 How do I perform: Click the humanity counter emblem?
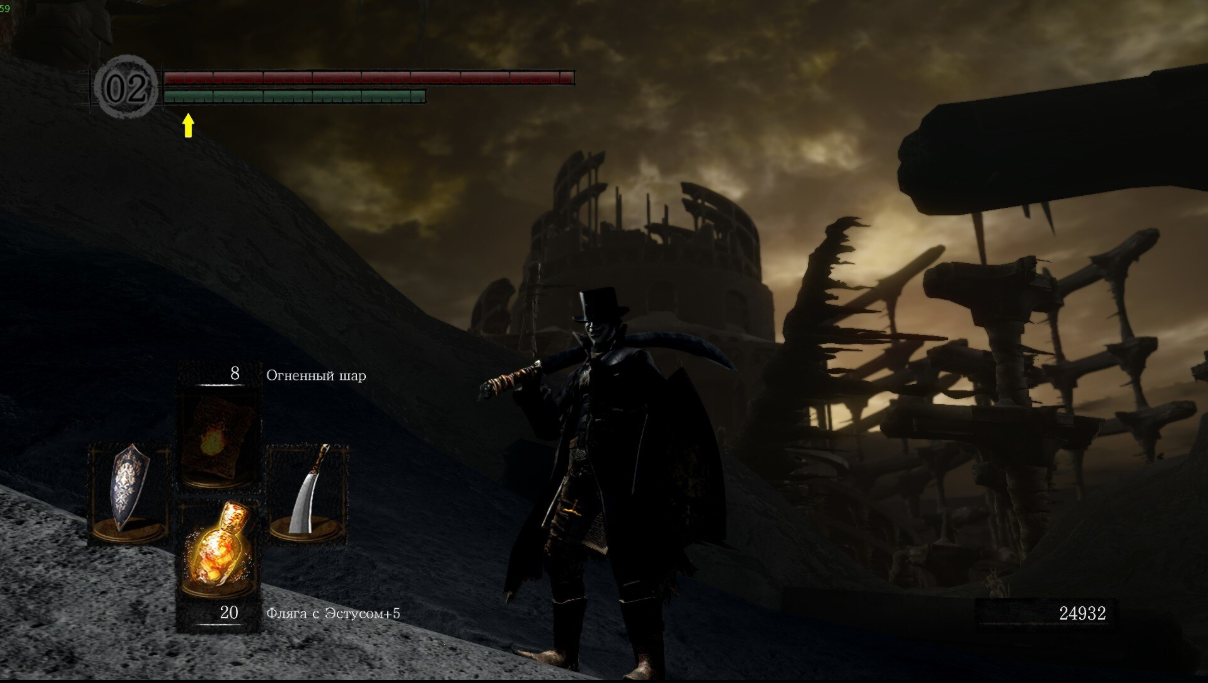(126, 88)
